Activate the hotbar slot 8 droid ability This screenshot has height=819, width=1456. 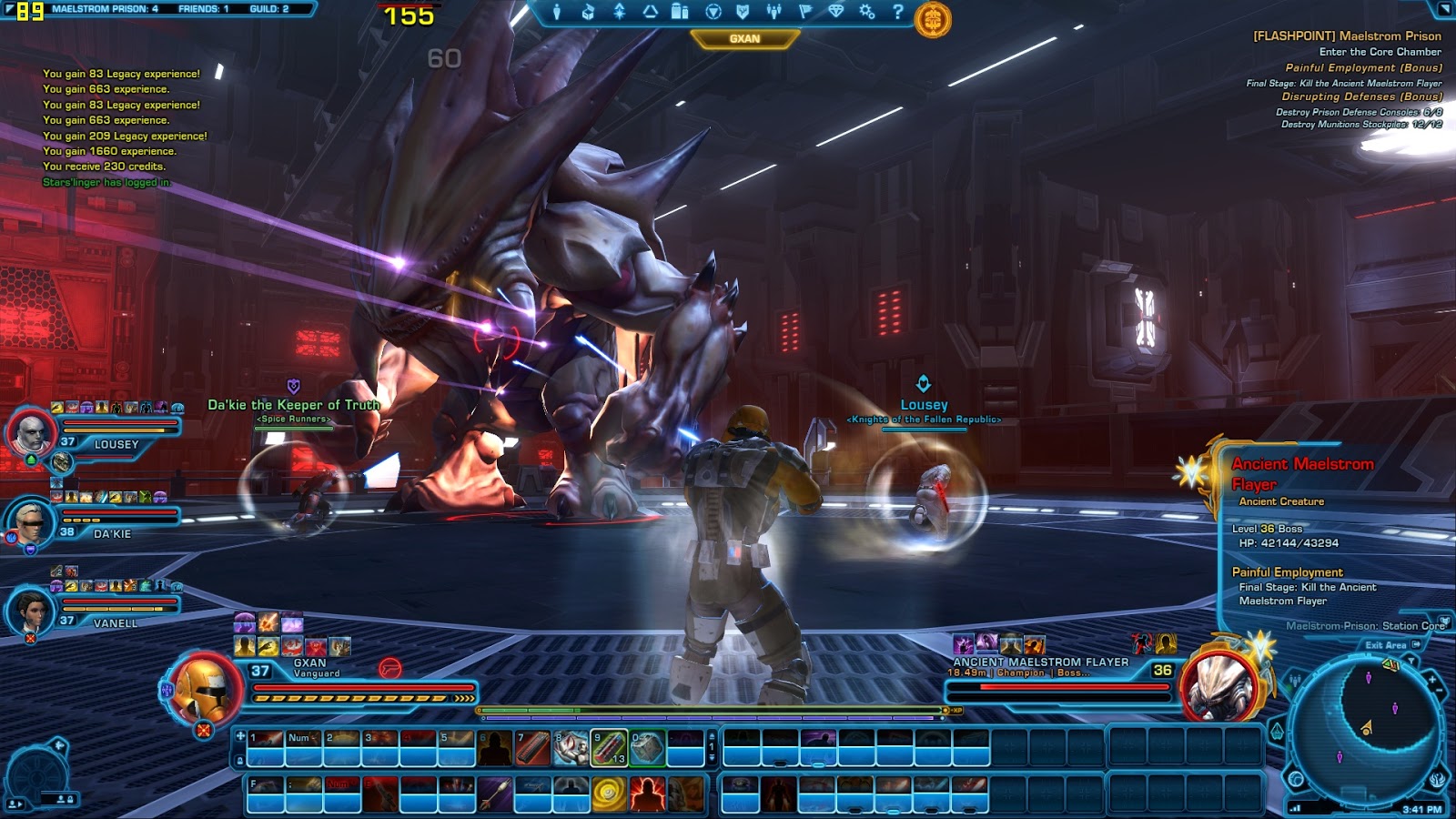point(571,747)
